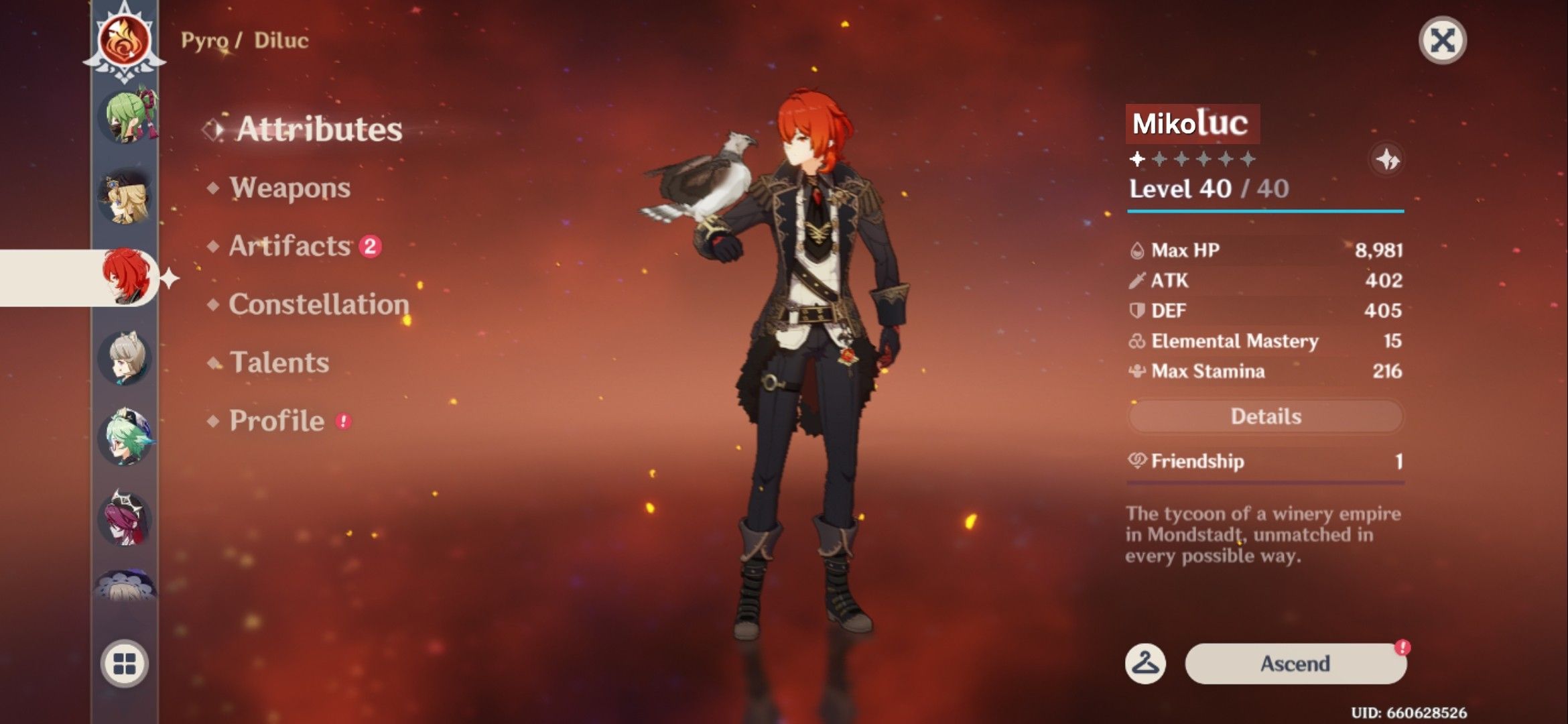Click the Elemental Mastery stat icon
Viewport: 1568px width, 724px height.
(x=1135, y=341)
